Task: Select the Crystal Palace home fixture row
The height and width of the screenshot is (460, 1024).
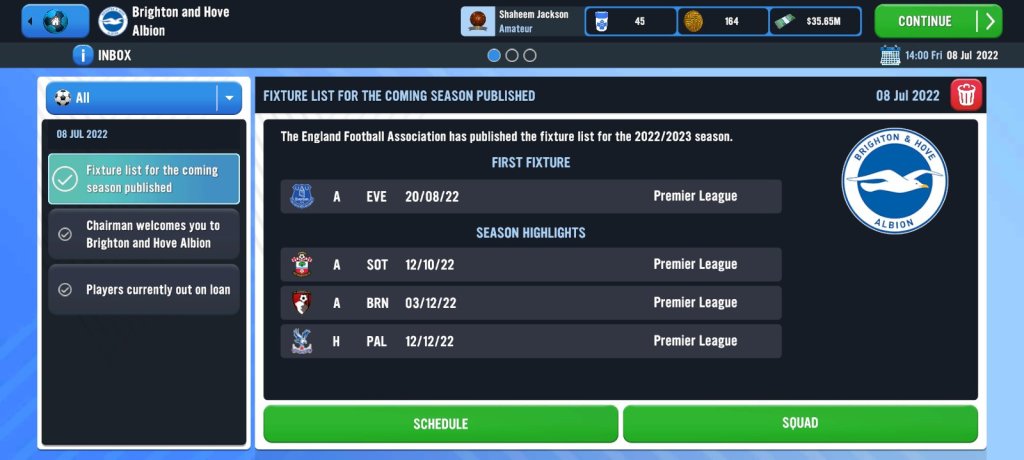Action: (531, 341)
